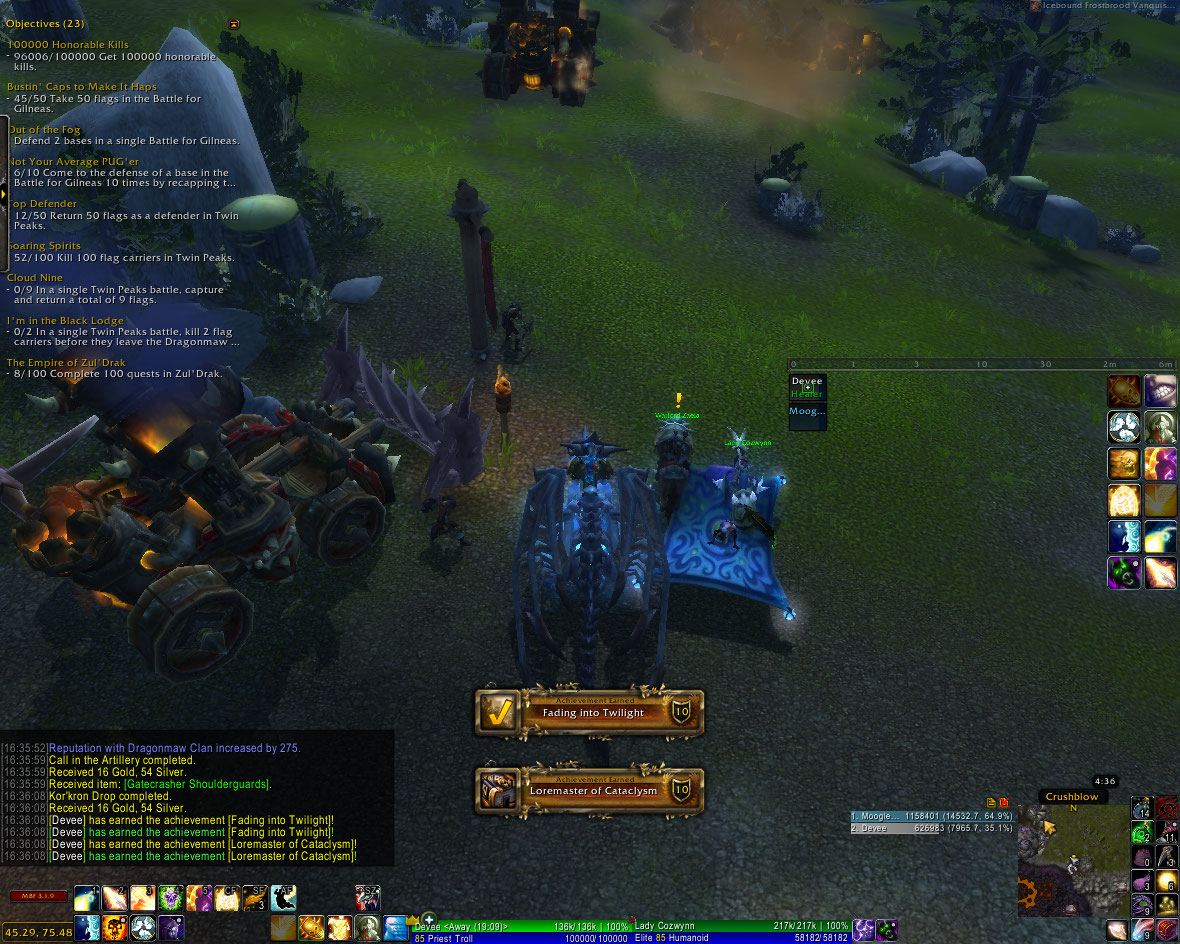
Task: Track the 100000 Honorable Kills objective
Action: (67, 45)
